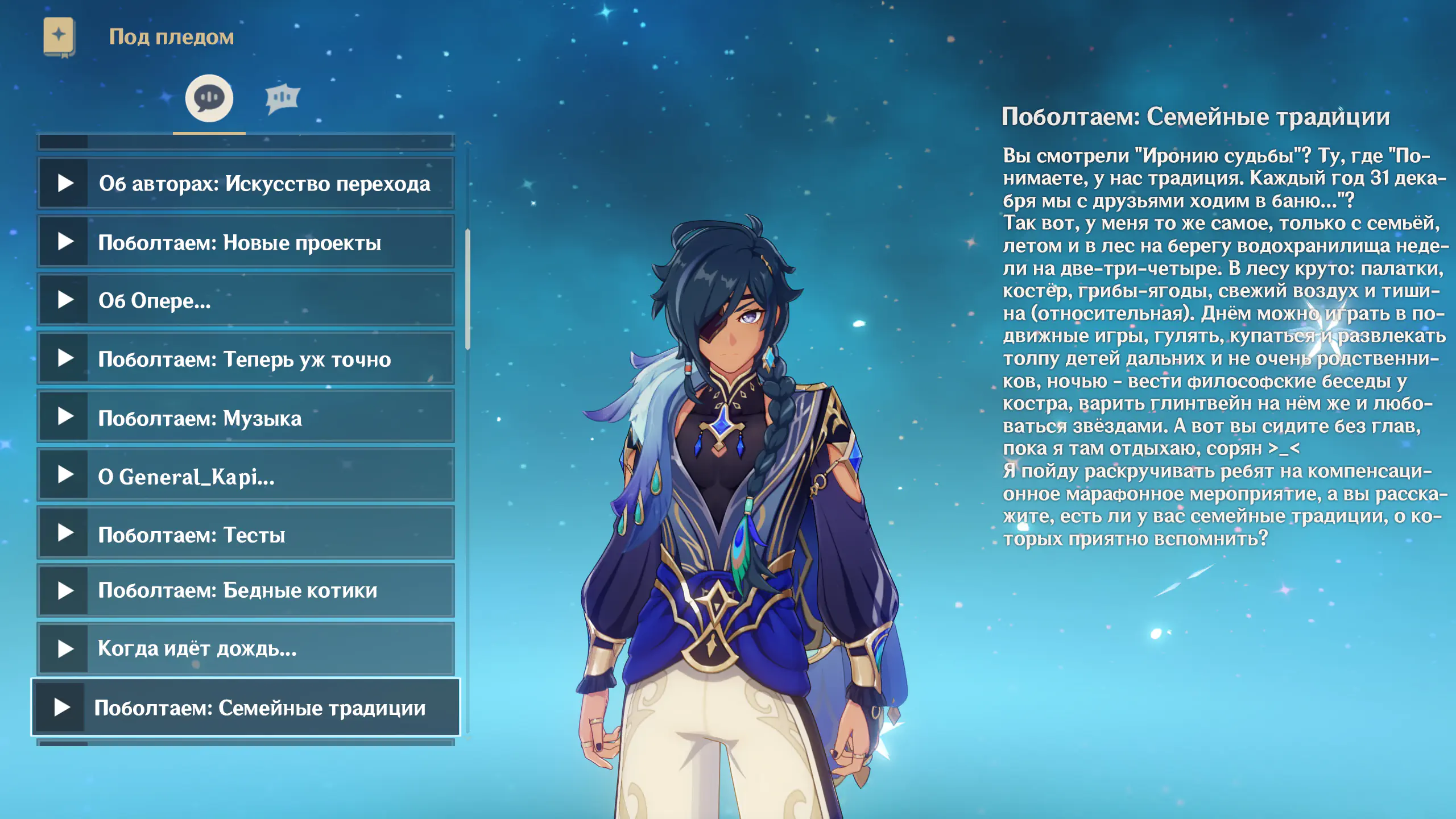Play 'Поболтаем: Музыка' voice line
Viewport: 1456px width, 819px height.
tap(246, 417)
